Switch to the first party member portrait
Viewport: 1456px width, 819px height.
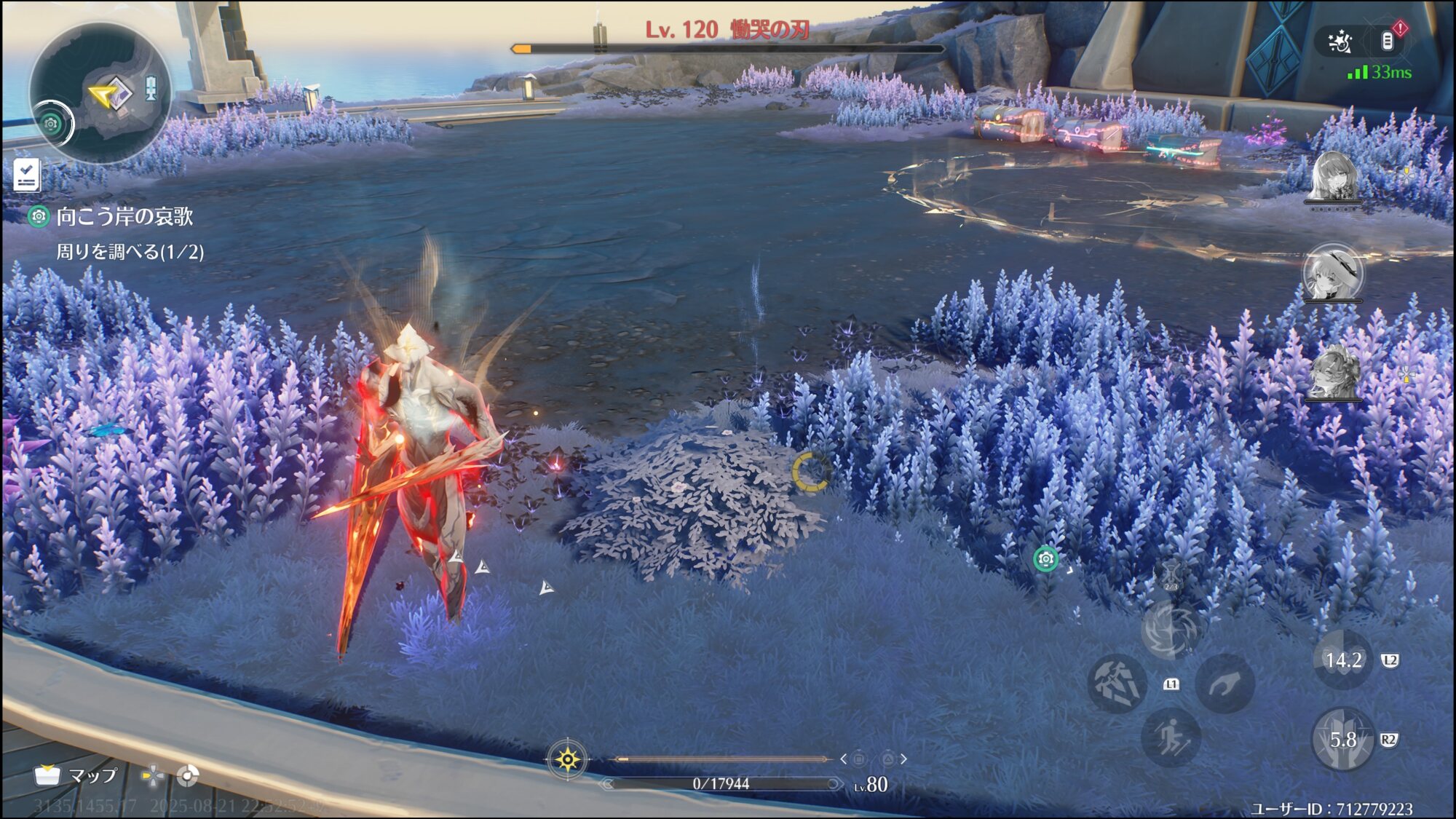point(1334,177)
